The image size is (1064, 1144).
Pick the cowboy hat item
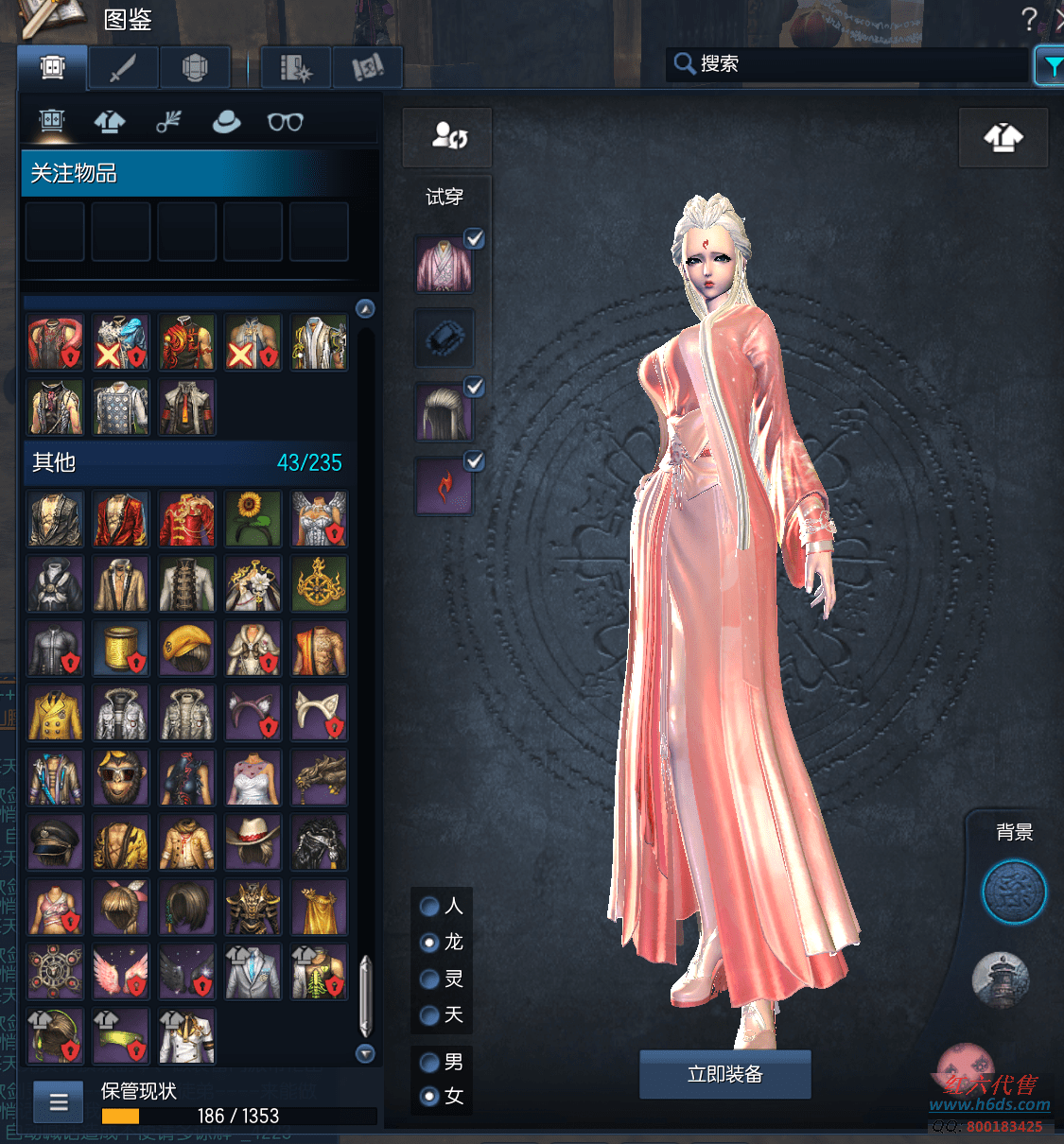tap(253, 842)
